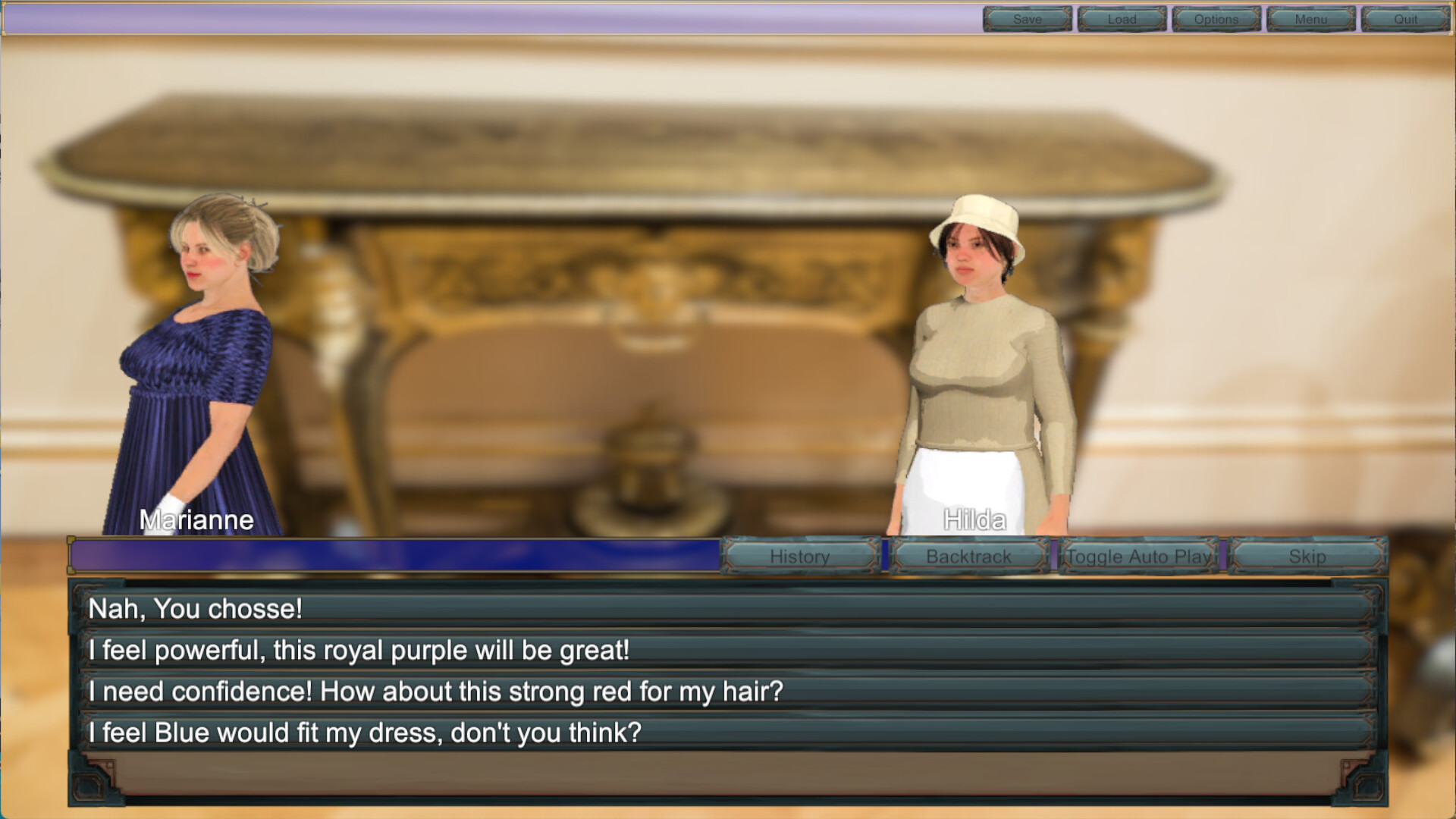Save the game from the top bar

(1028, 19)
